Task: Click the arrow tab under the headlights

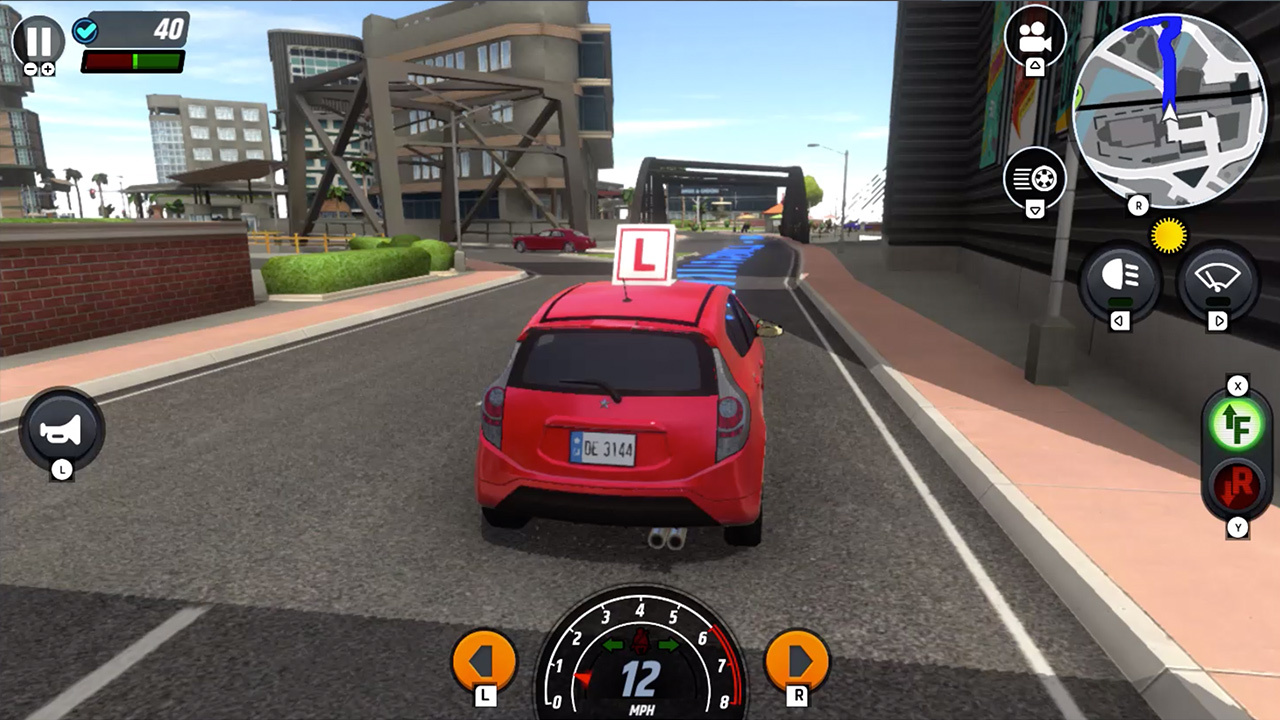Action: (x=1120, y=320)
